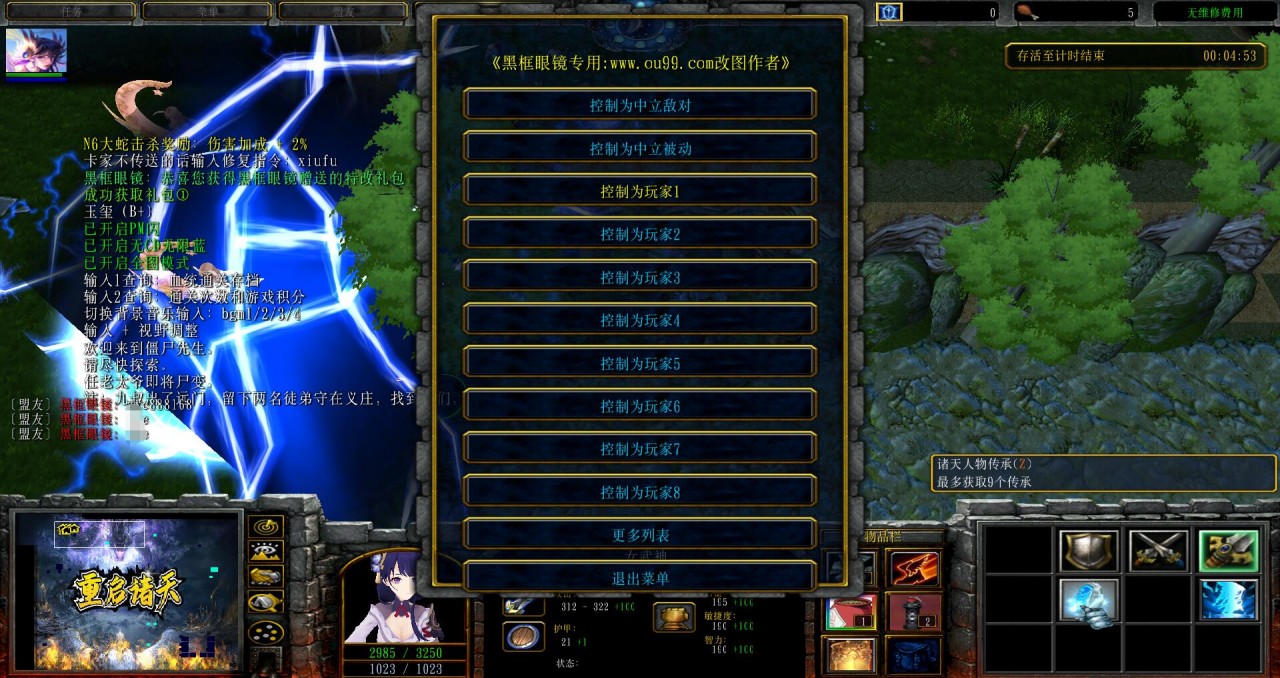
Task: Open the 菜单 main menu button
Action: coord(207,12)
